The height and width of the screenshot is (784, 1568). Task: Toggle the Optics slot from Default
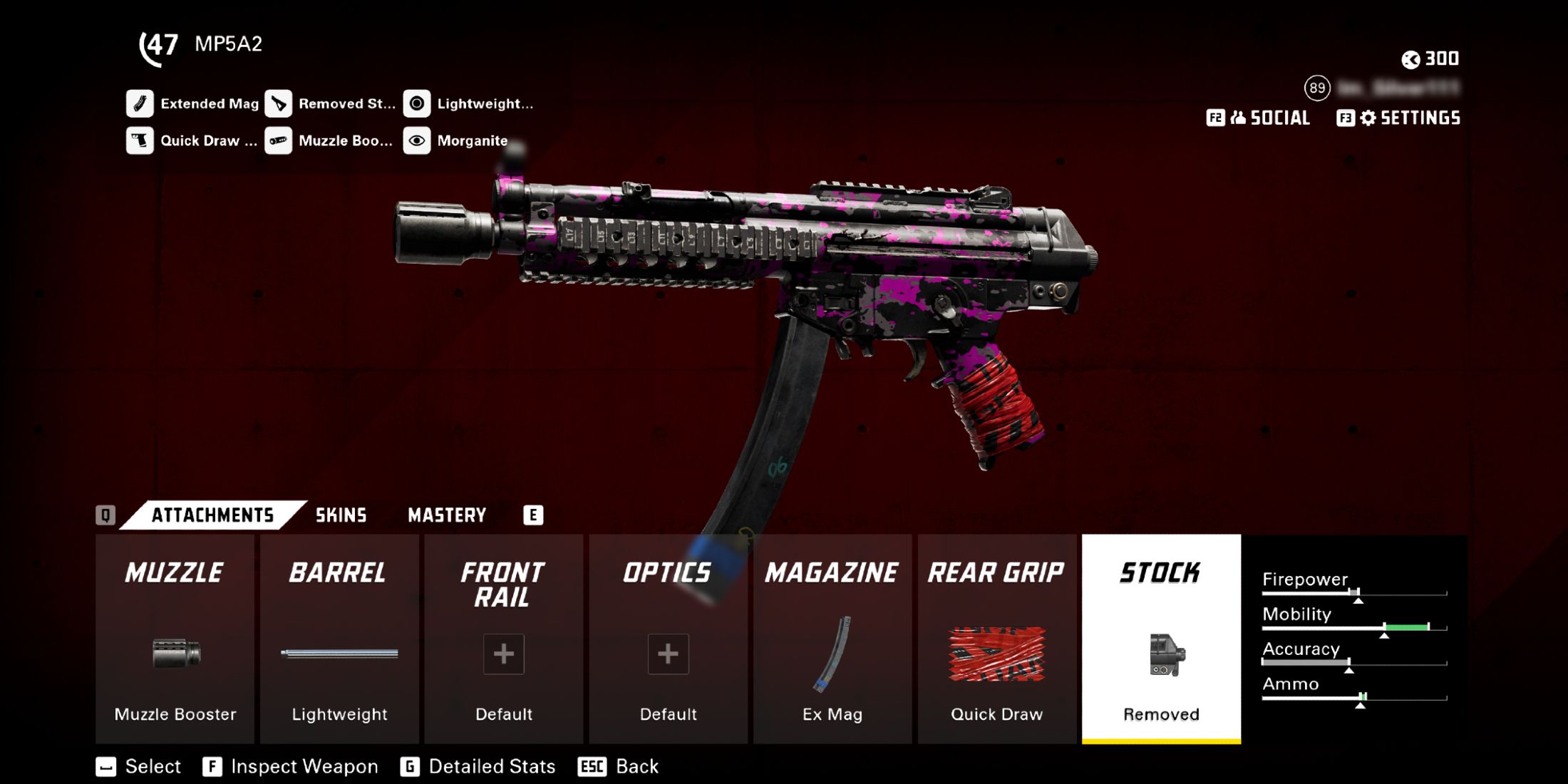point(668,654)
